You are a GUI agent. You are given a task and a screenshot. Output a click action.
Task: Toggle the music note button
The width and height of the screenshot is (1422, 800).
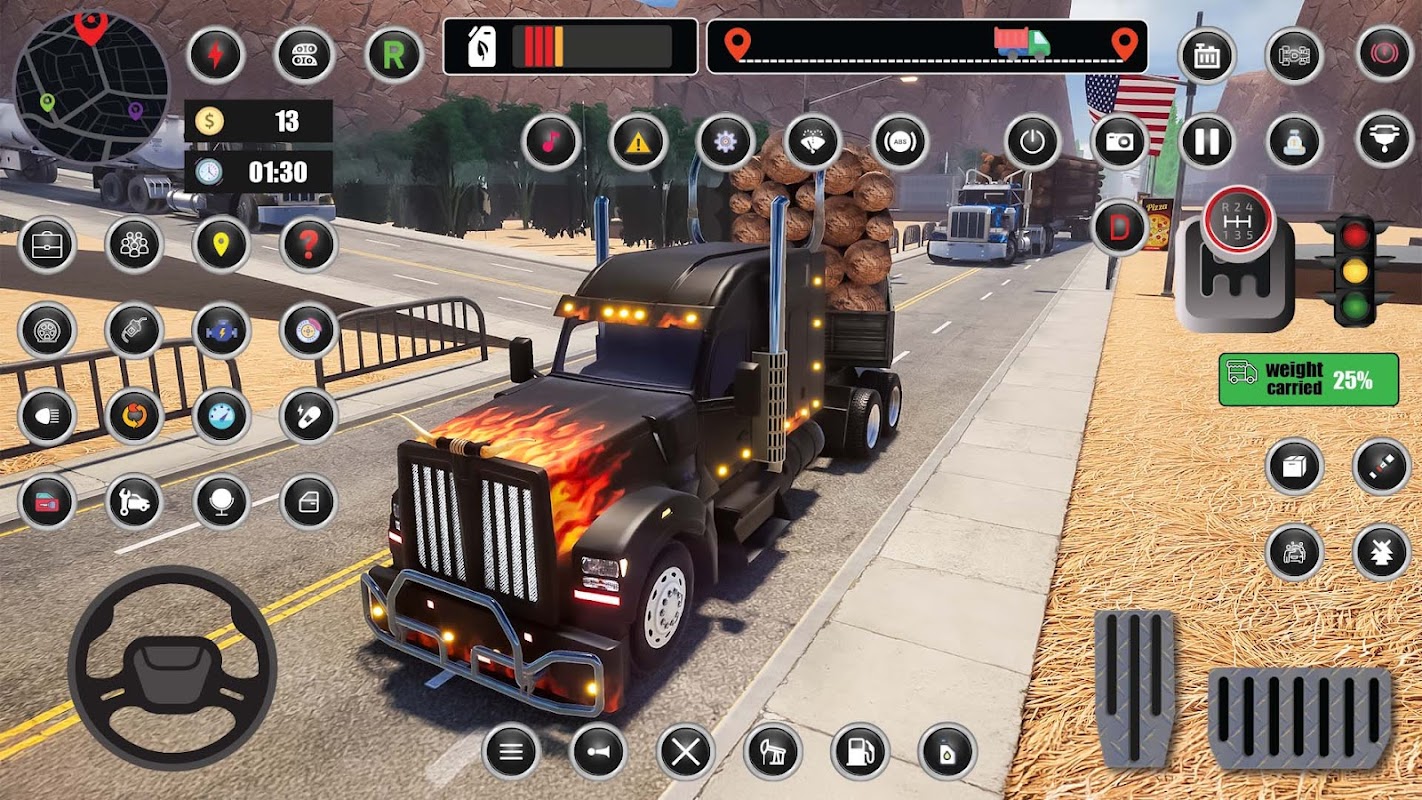point(551,142)
